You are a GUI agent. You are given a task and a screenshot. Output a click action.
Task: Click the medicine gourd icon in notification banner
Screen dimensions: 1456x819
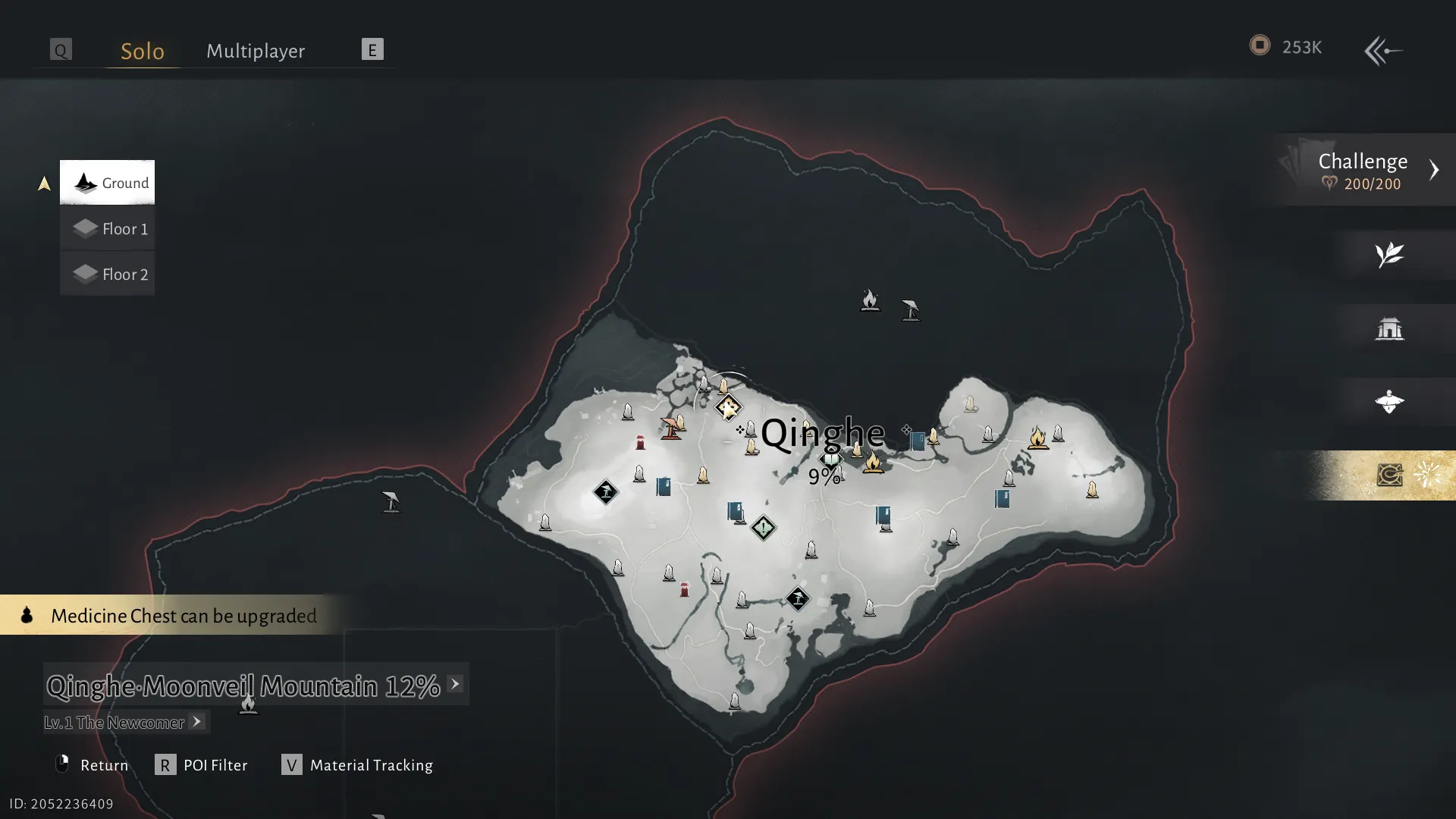25,616
